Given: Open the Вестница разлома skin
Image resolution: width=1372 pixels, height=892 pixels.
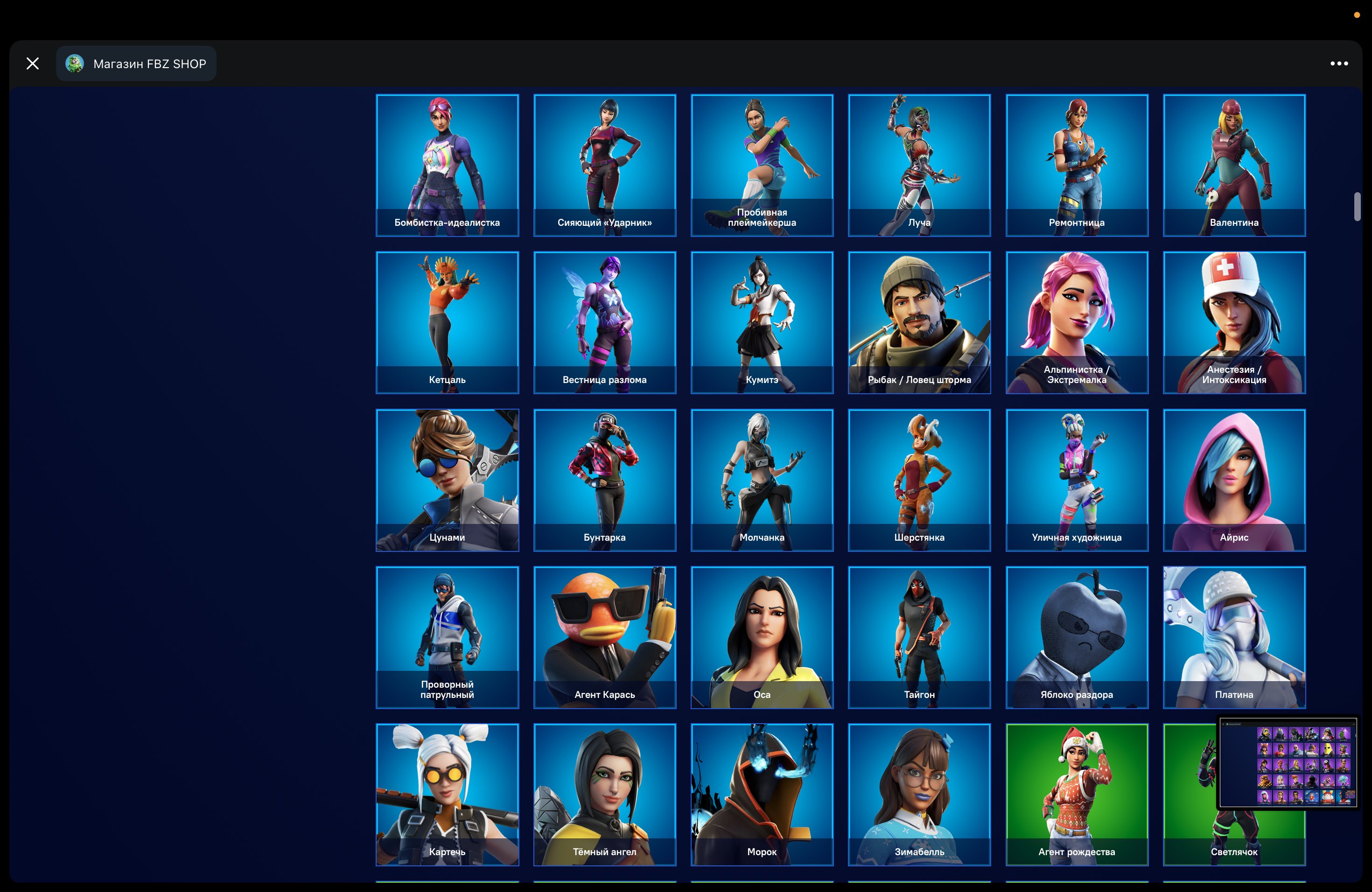Looking at the screenshot, I should (x=605, y=323).
